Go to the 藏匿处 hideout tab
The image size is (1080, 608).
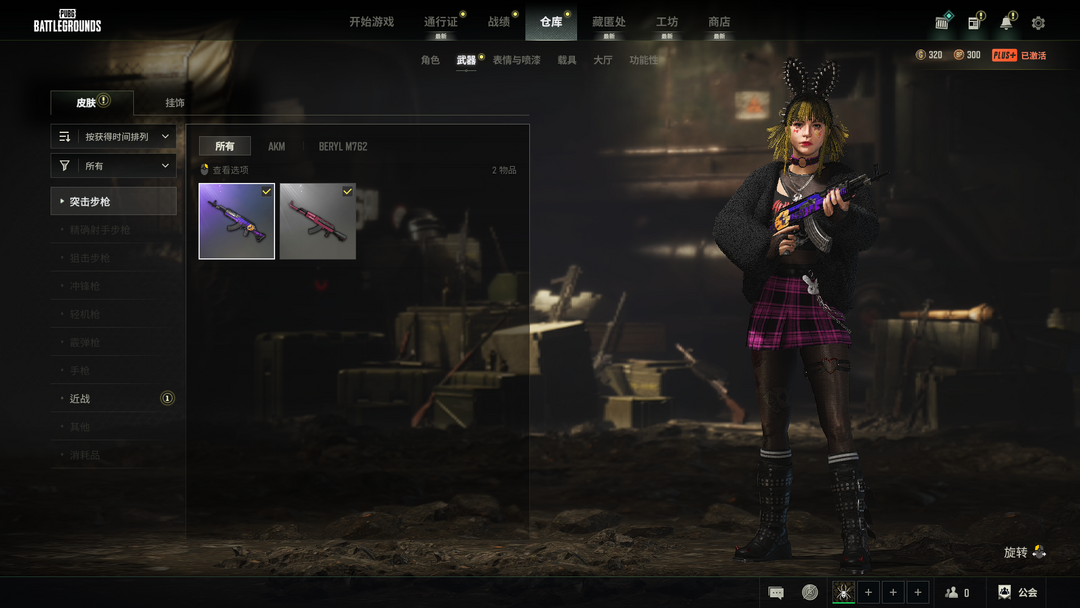[x=608, y=22]
